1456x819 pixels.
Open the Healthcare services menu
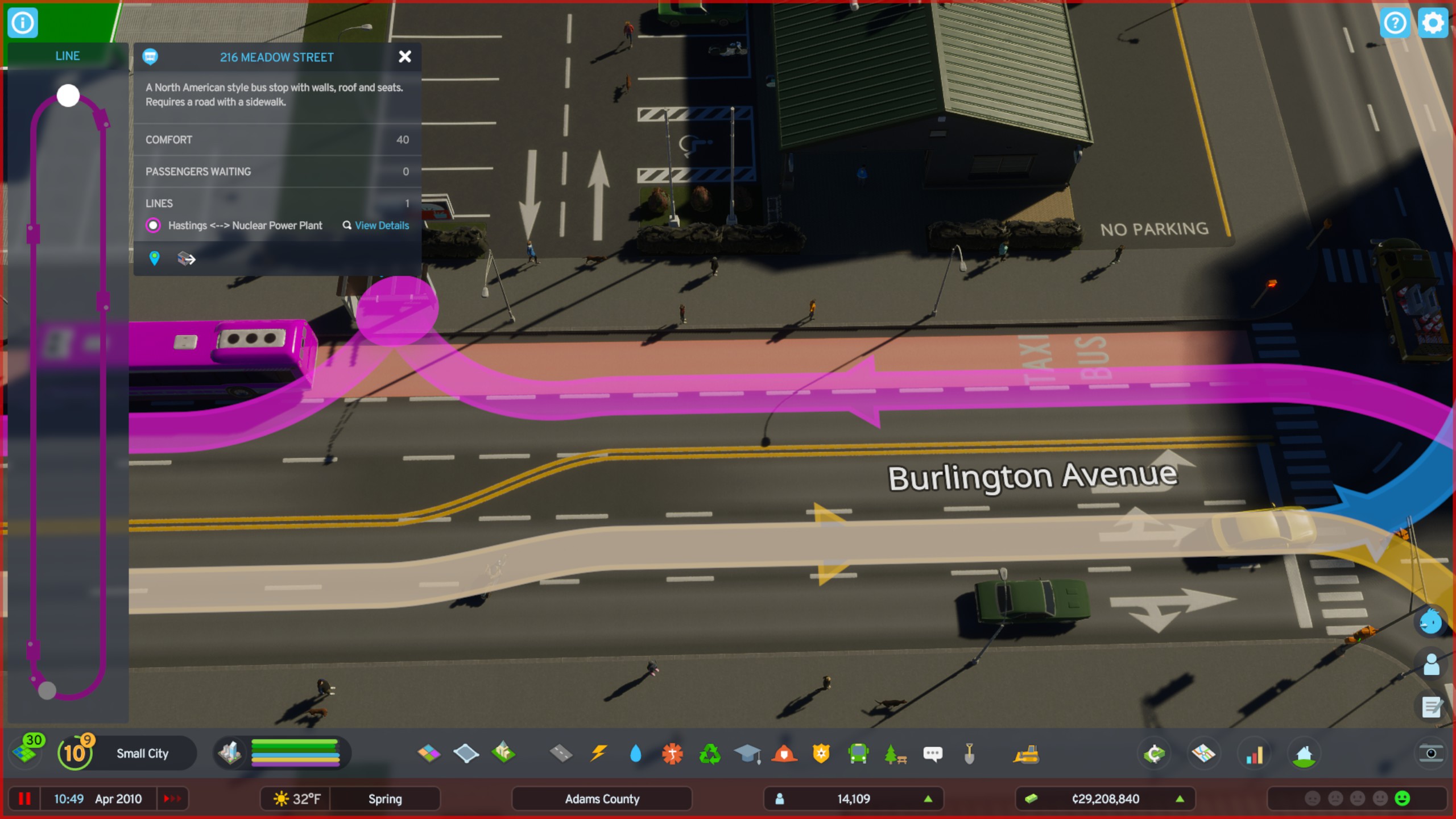672,753
